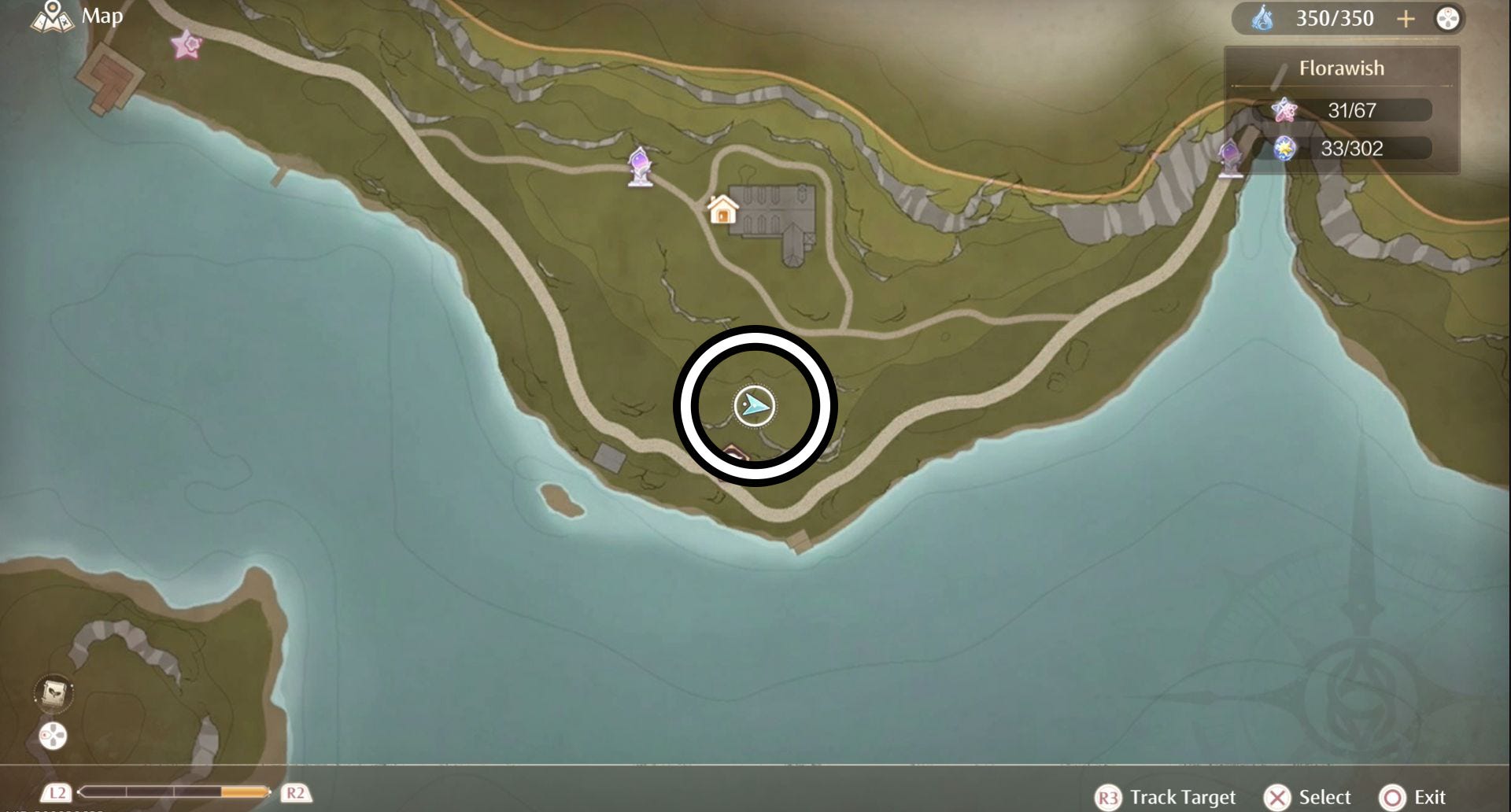Screen dimensions: 1511x812
Task: Select the player arrow marker
Action: 755,406
